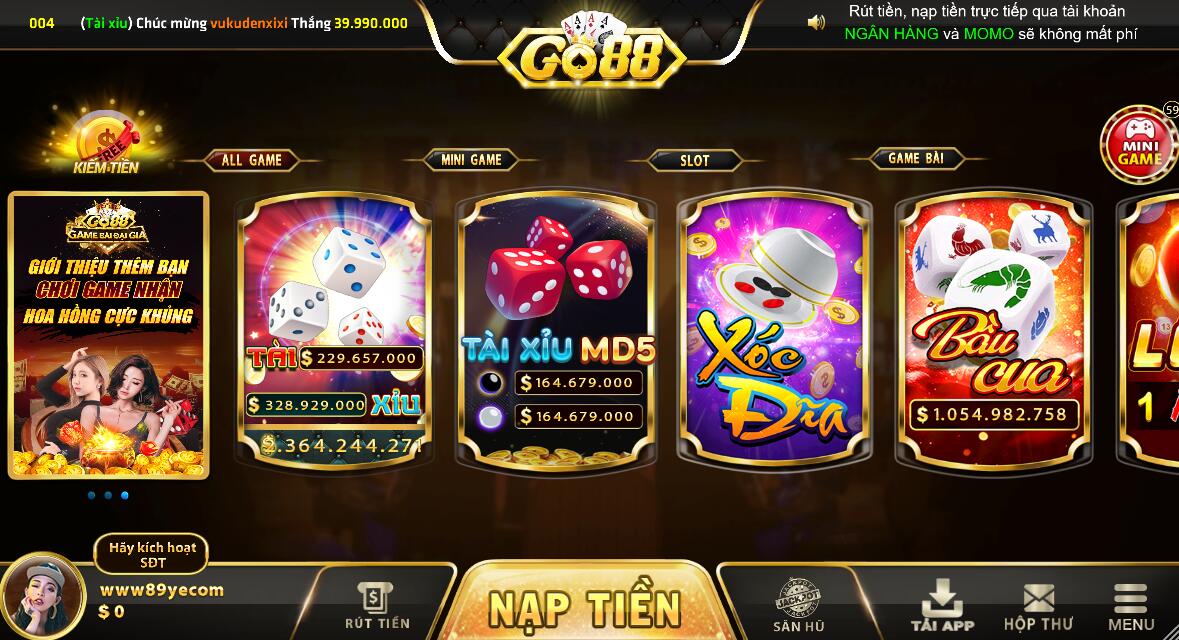Open the Nạp Tiền deposit button
This screenshot has height=640, width=1179.
click(x=584, y=606)
